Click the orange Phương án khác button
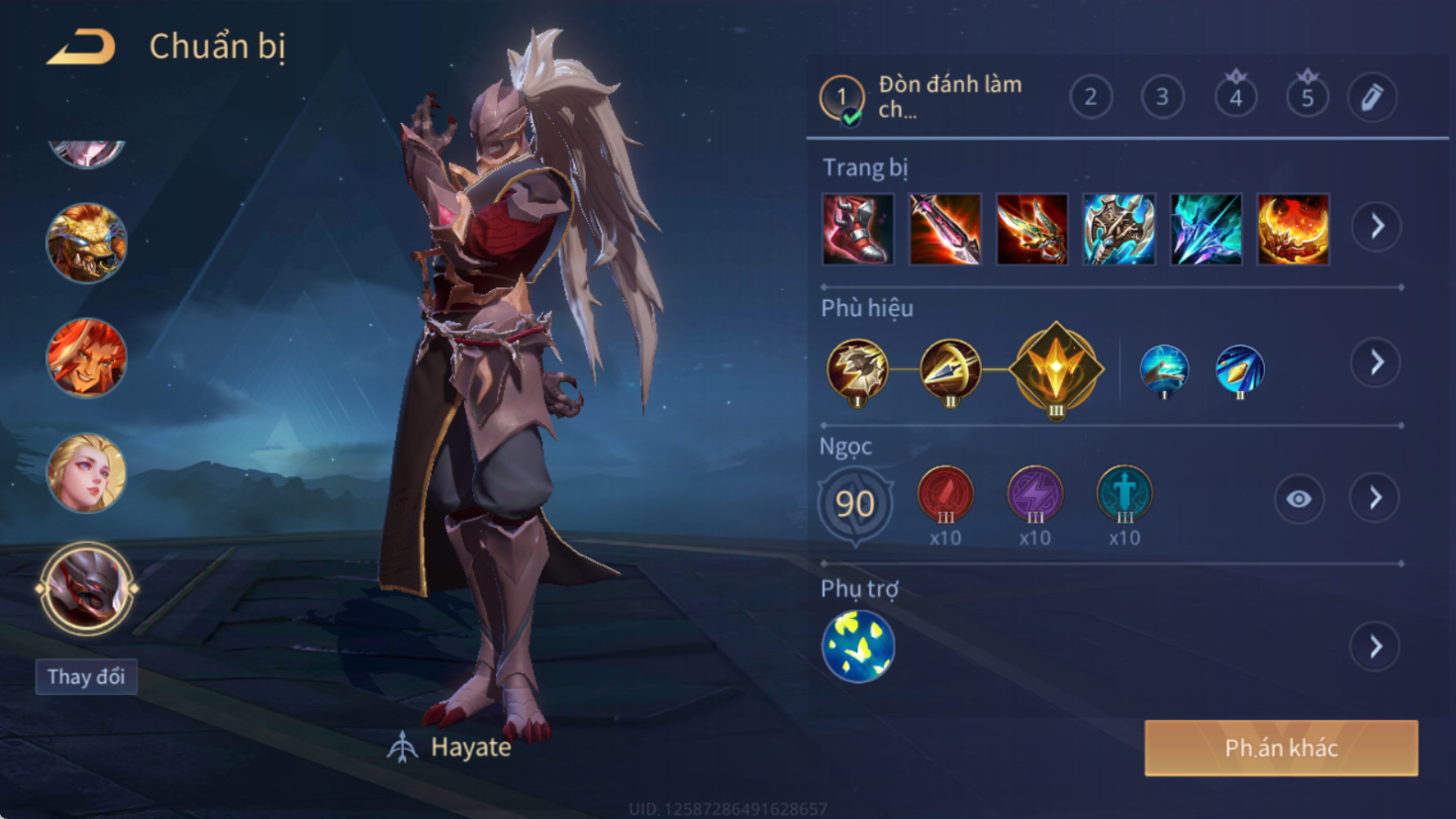The width and height of the screenshot is (1456, 819). (x=1281, y=748)
